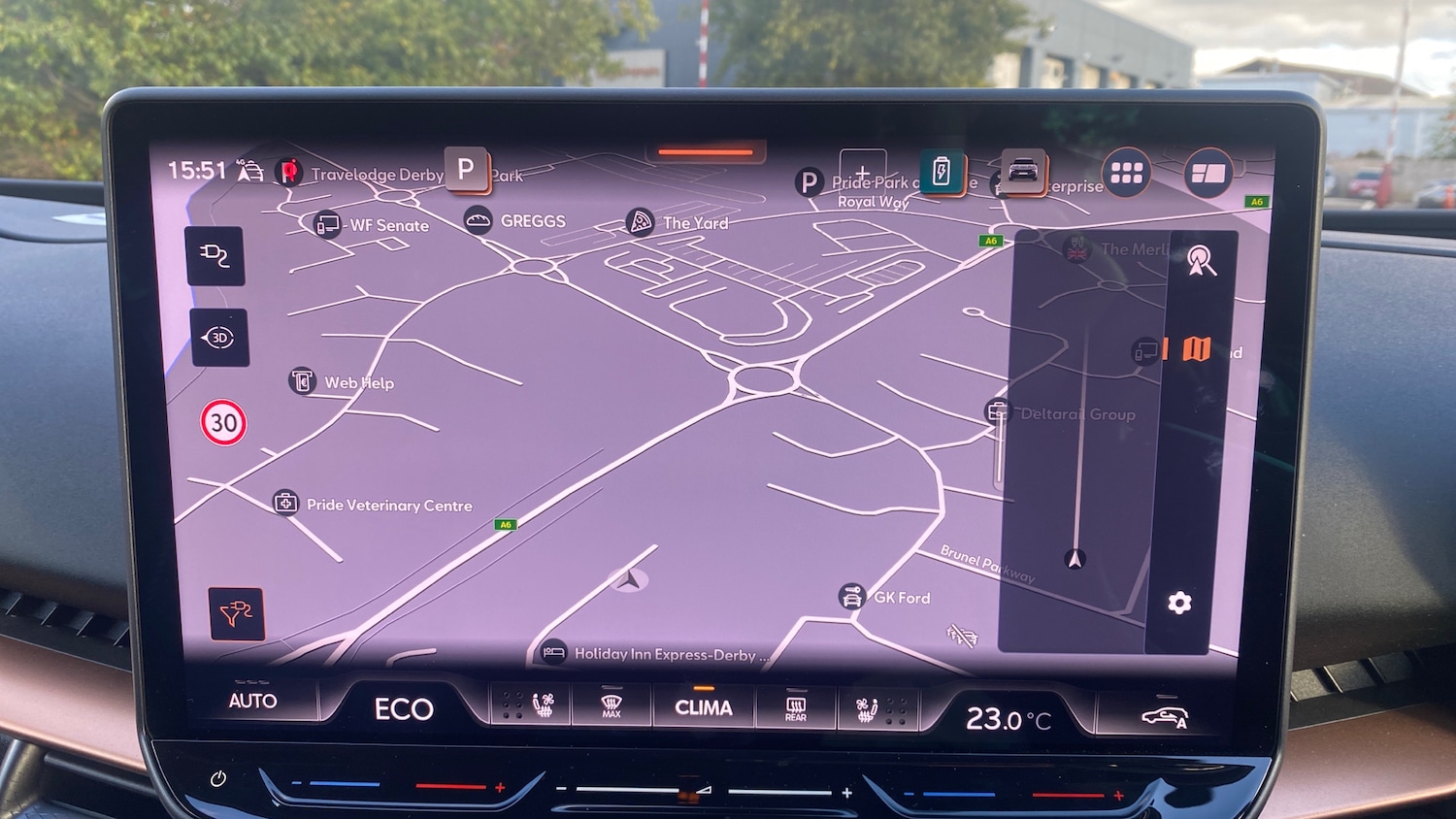Turn on MAX windscreen defrost
Screen dimensions: 1456x819
click(x=612, y=706)
